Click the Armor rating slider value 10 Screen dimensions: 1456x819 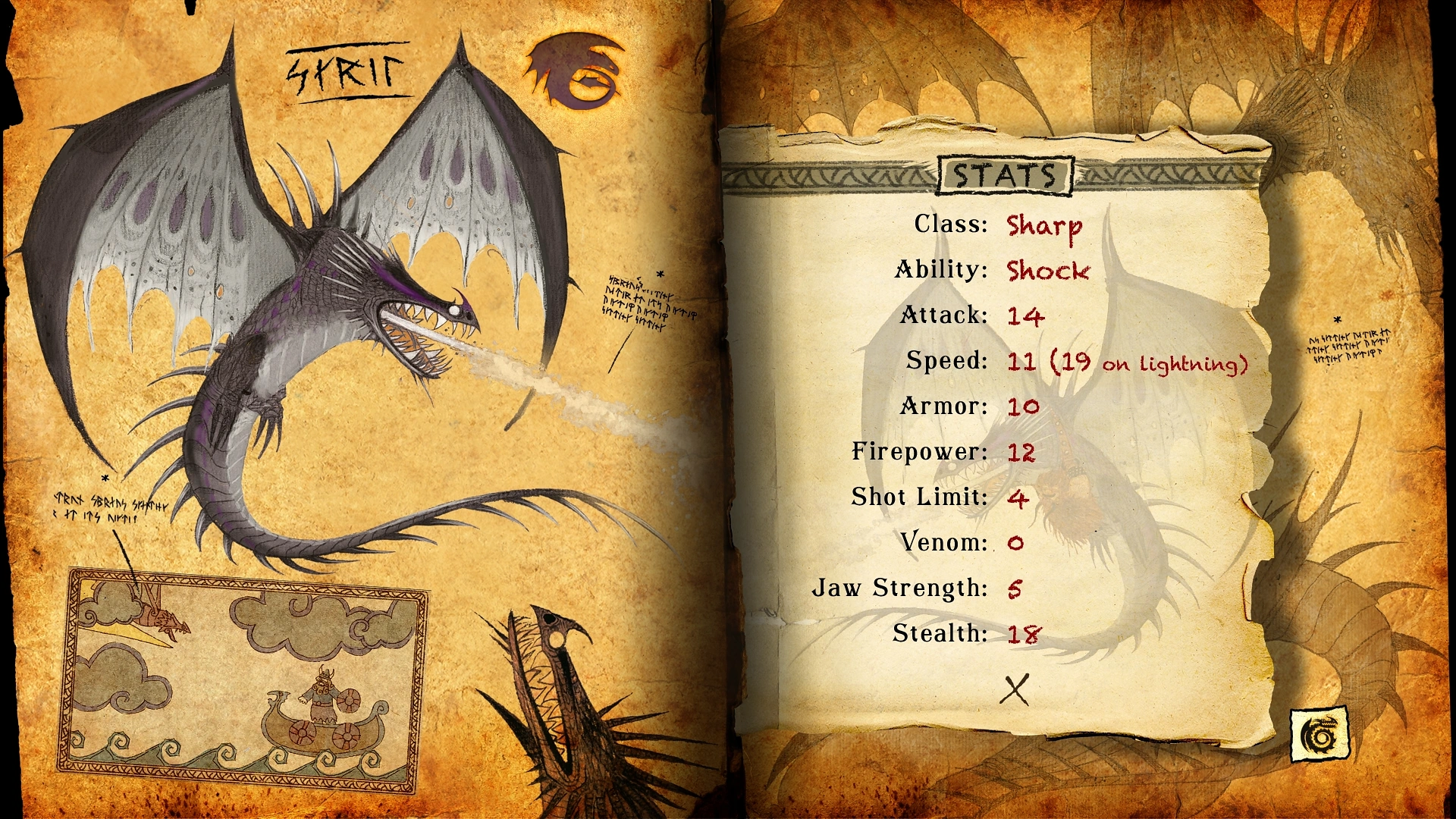pyautogui.click(x=1024, y=406)
